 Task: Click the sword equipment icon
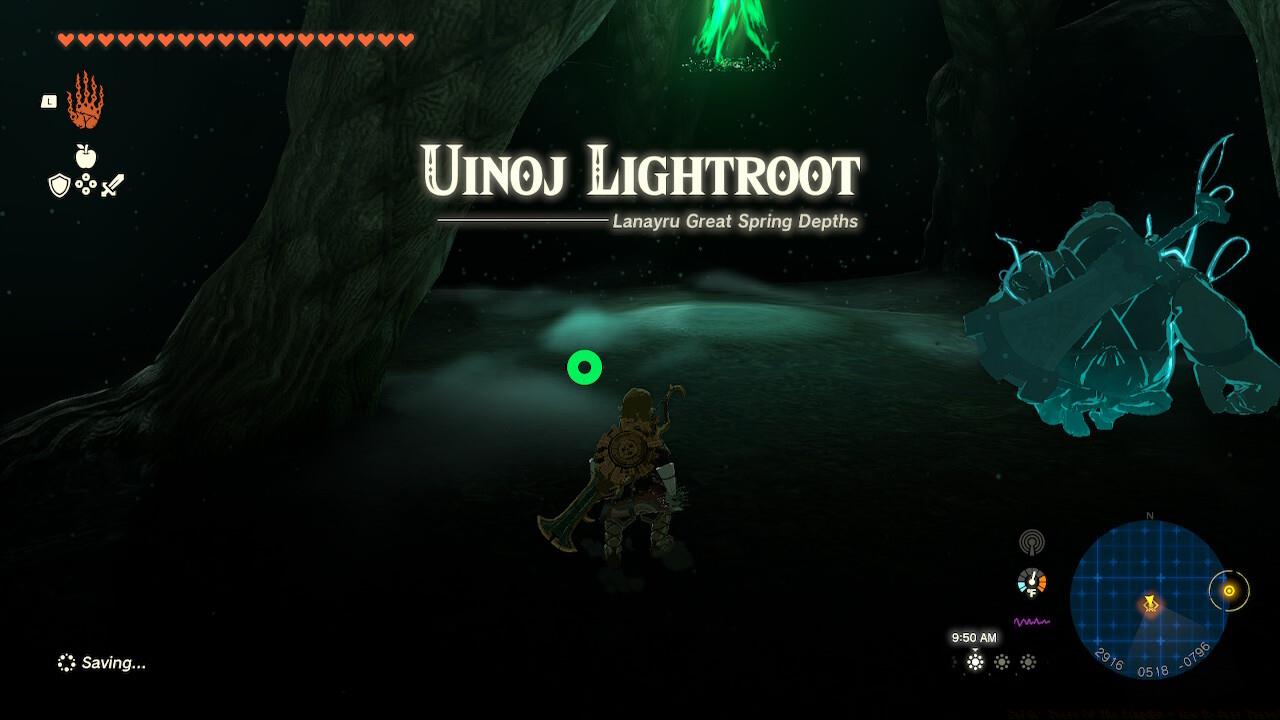click(113, 186)
